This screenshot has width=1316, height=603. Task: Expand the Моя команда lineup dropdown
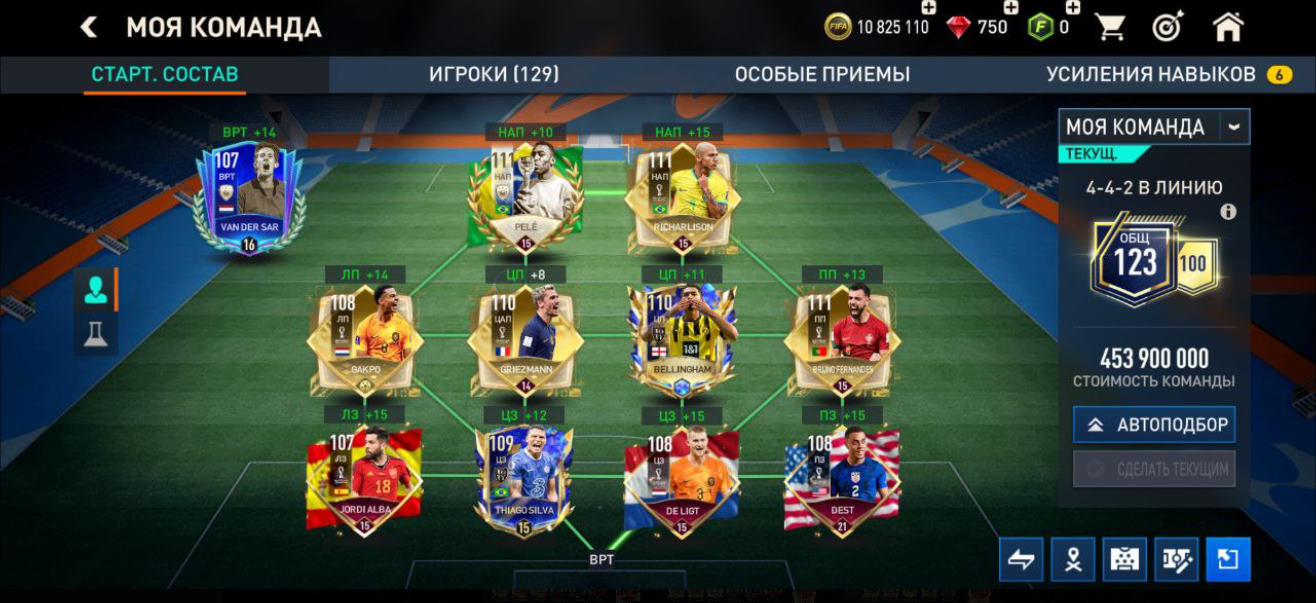click(x=1234, y=127)
